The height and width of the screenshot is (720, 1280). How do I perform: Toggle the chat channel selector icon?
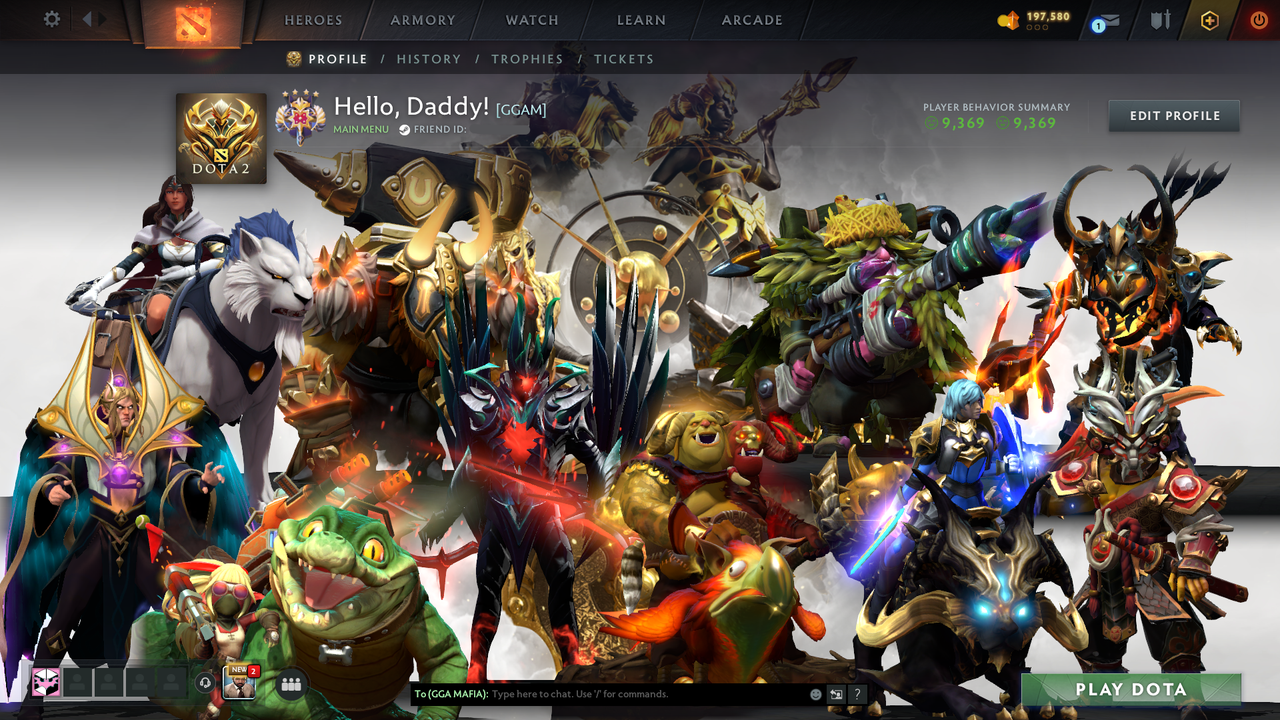(836, 692)
